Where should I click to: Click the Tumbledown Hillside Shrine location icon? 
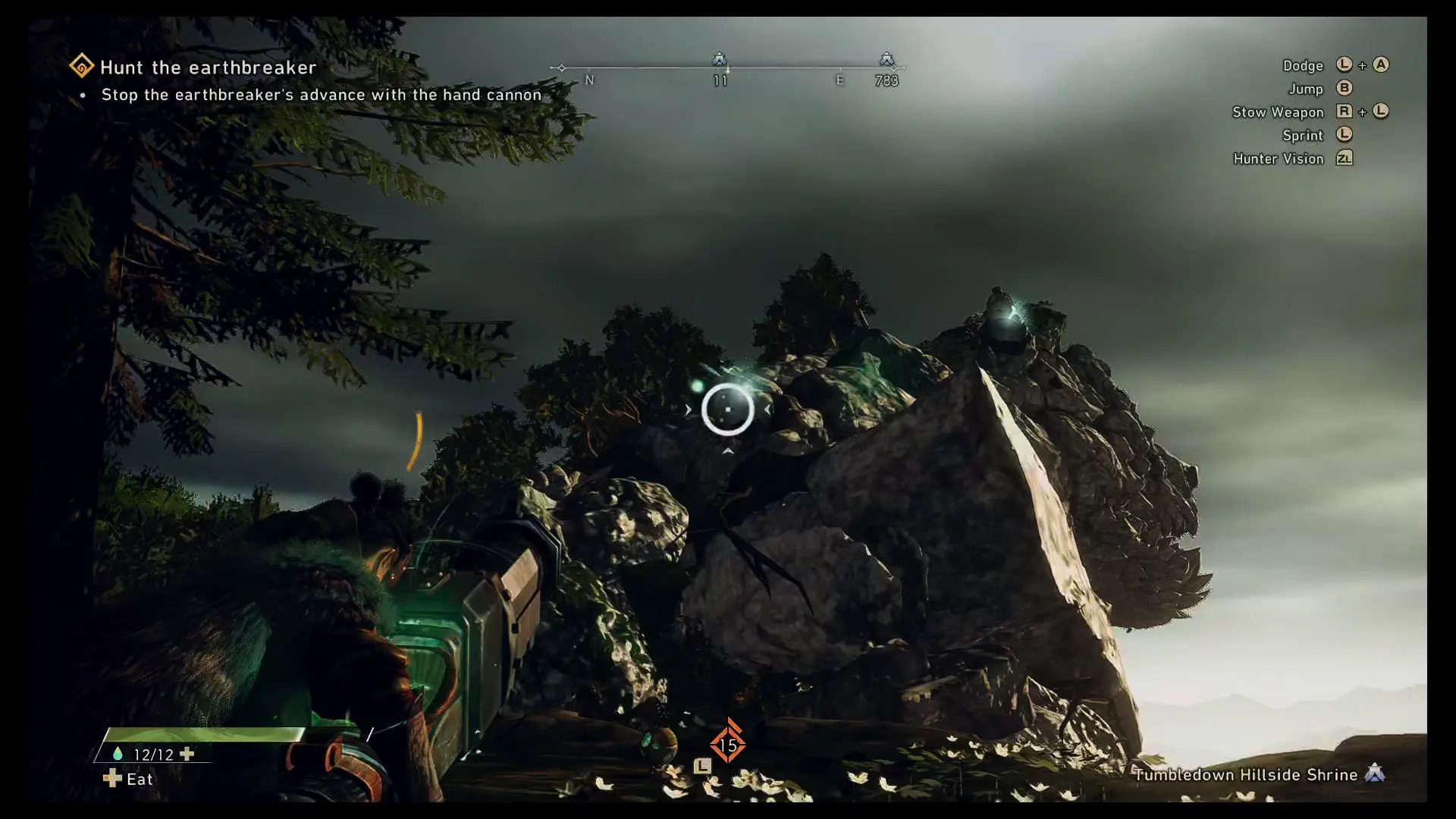pos(1375,773)
